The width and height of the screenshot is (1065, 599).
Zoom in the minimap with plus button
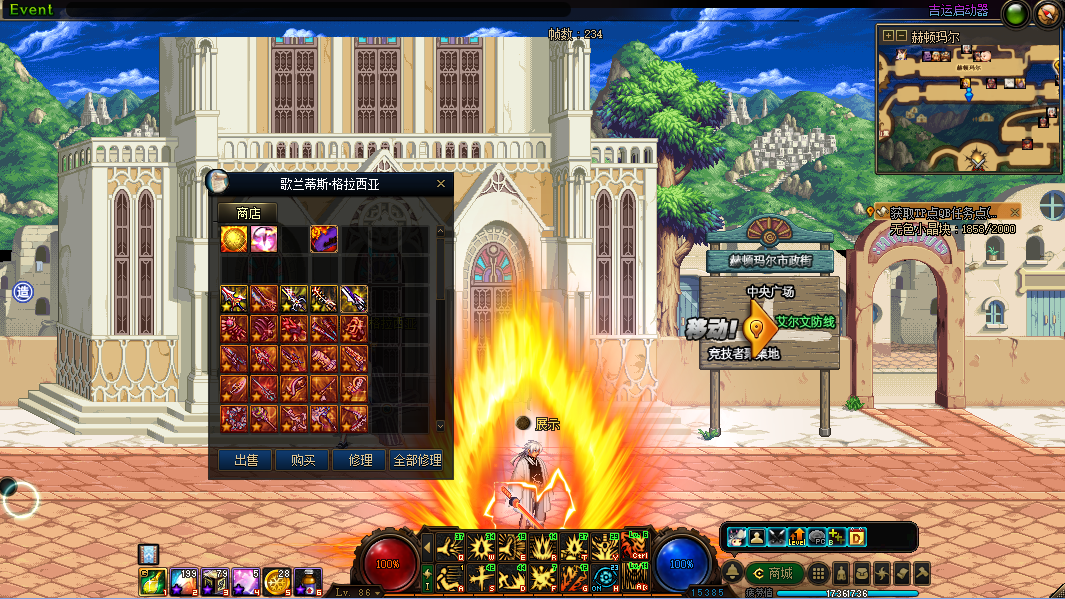pos(886,35)
